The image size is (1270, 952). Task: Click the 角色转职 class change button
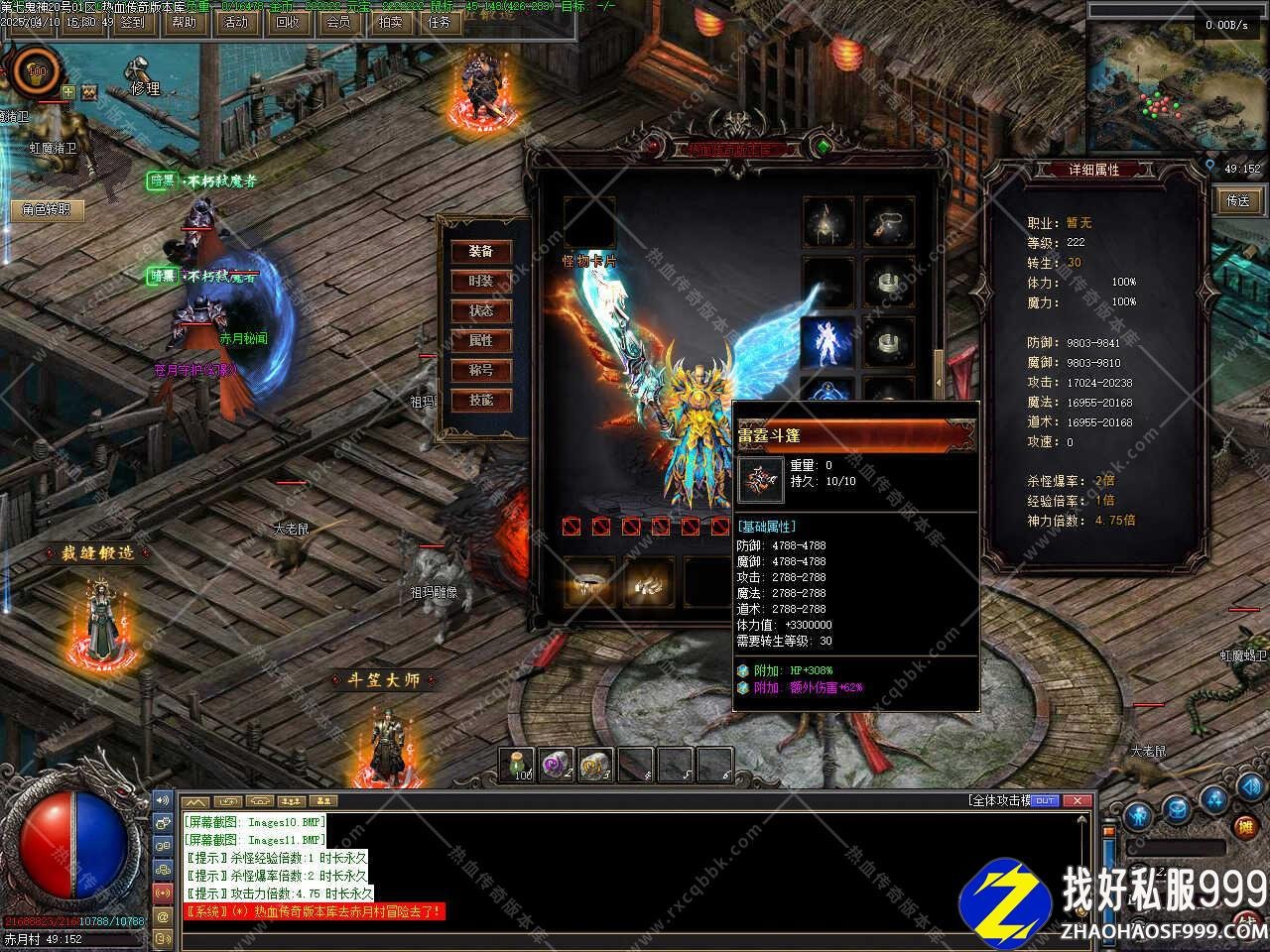coord(47,209)
